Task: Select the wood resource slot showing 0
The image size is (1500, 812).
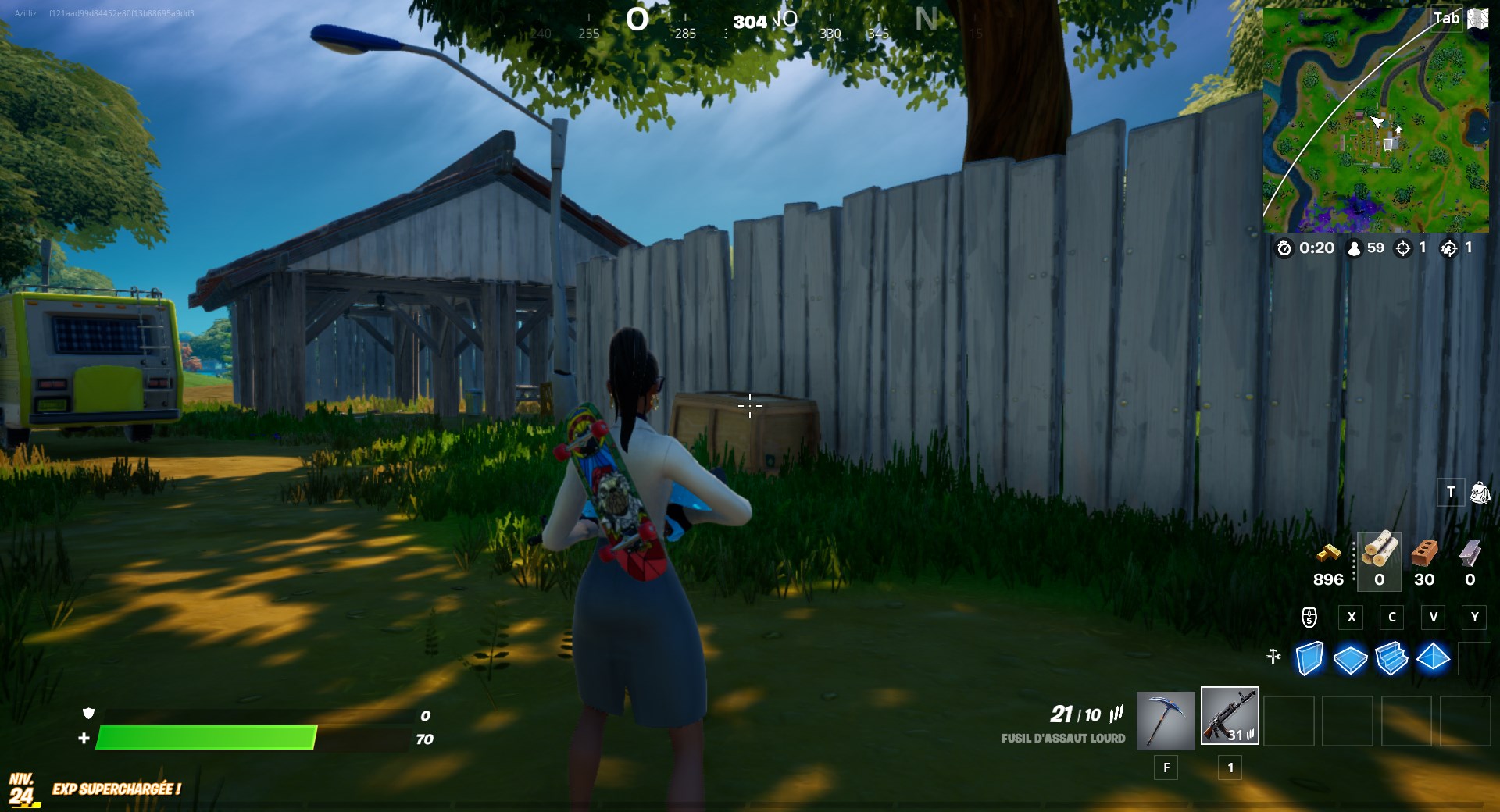Action: click(1379, 558)
